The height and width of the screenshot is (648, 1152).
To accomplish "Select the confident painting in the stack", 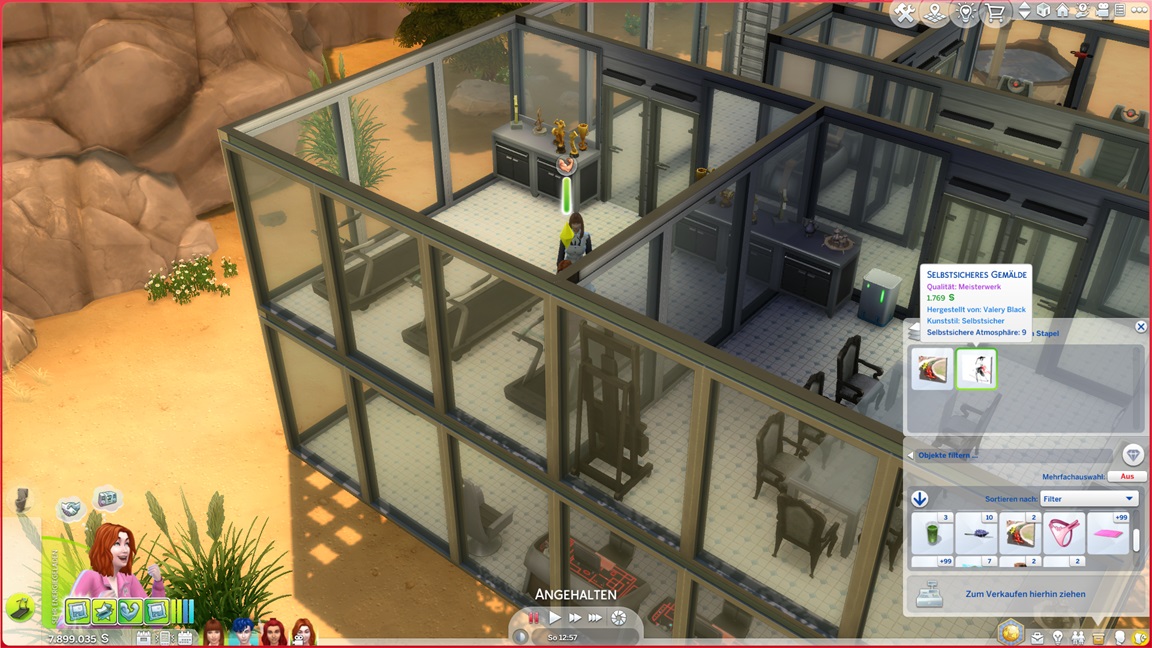I will [x=976, y=369].
